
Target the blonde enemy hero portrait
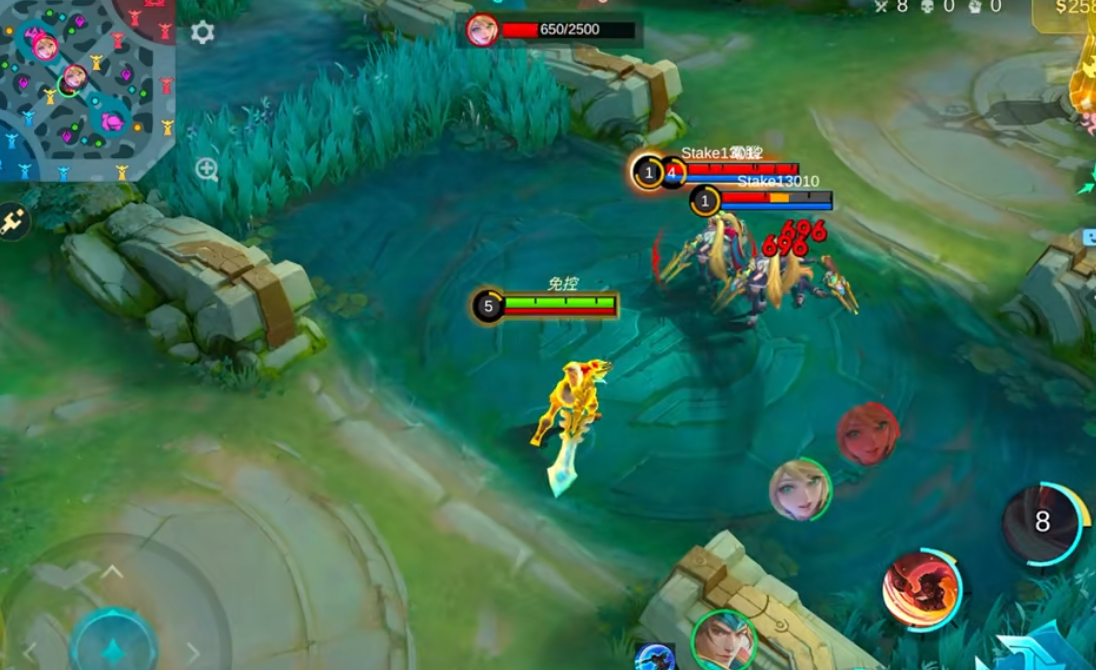800,489
